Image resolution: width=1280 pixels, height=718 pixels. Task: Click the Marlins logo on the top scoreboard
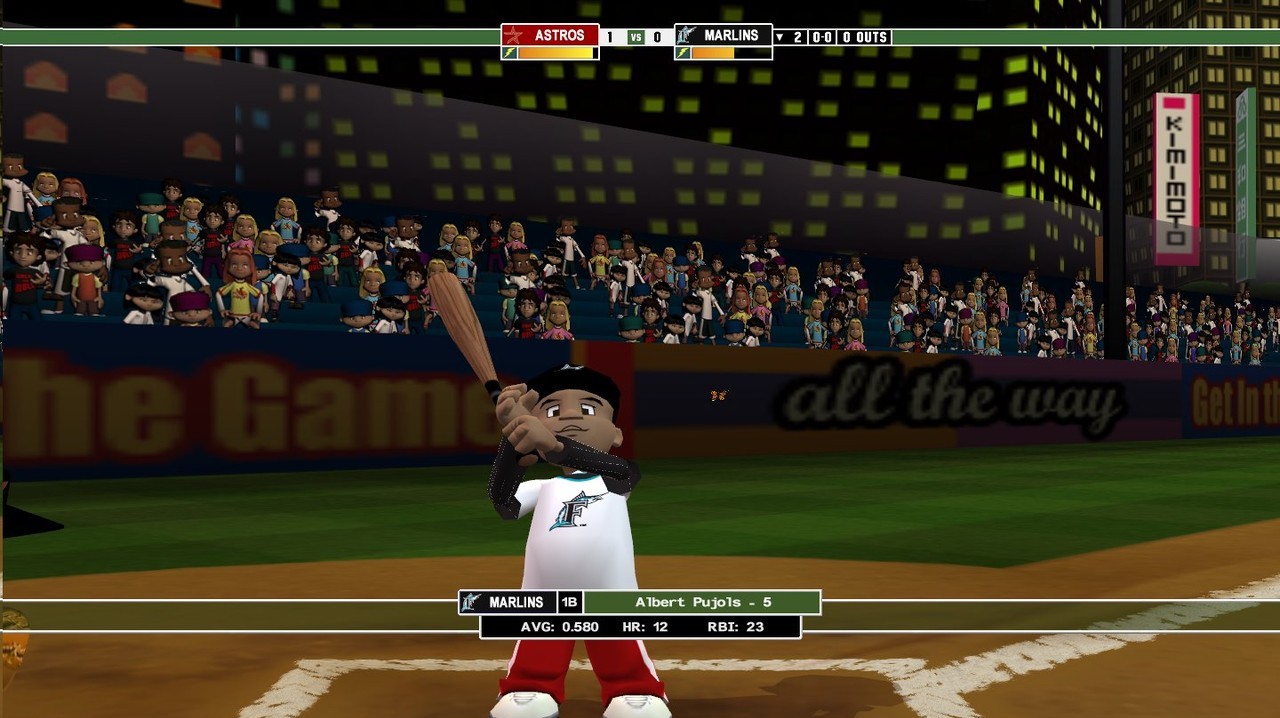687,36
